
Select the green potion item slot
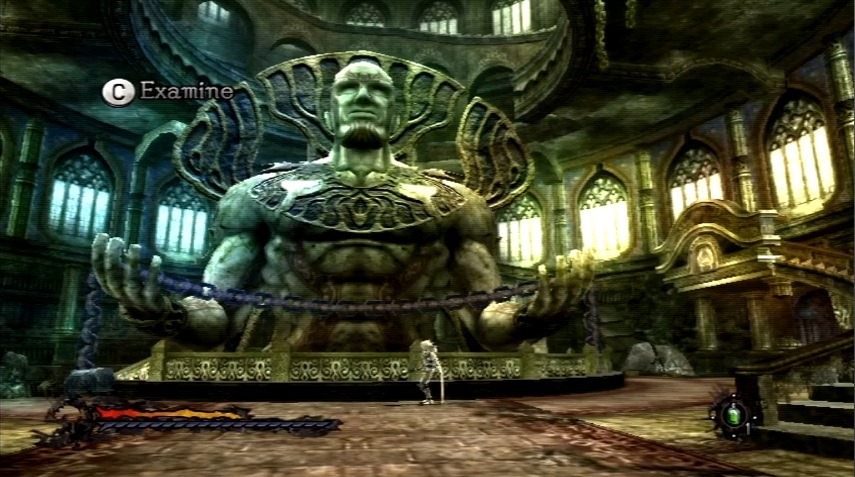click(x=733, y=412)
